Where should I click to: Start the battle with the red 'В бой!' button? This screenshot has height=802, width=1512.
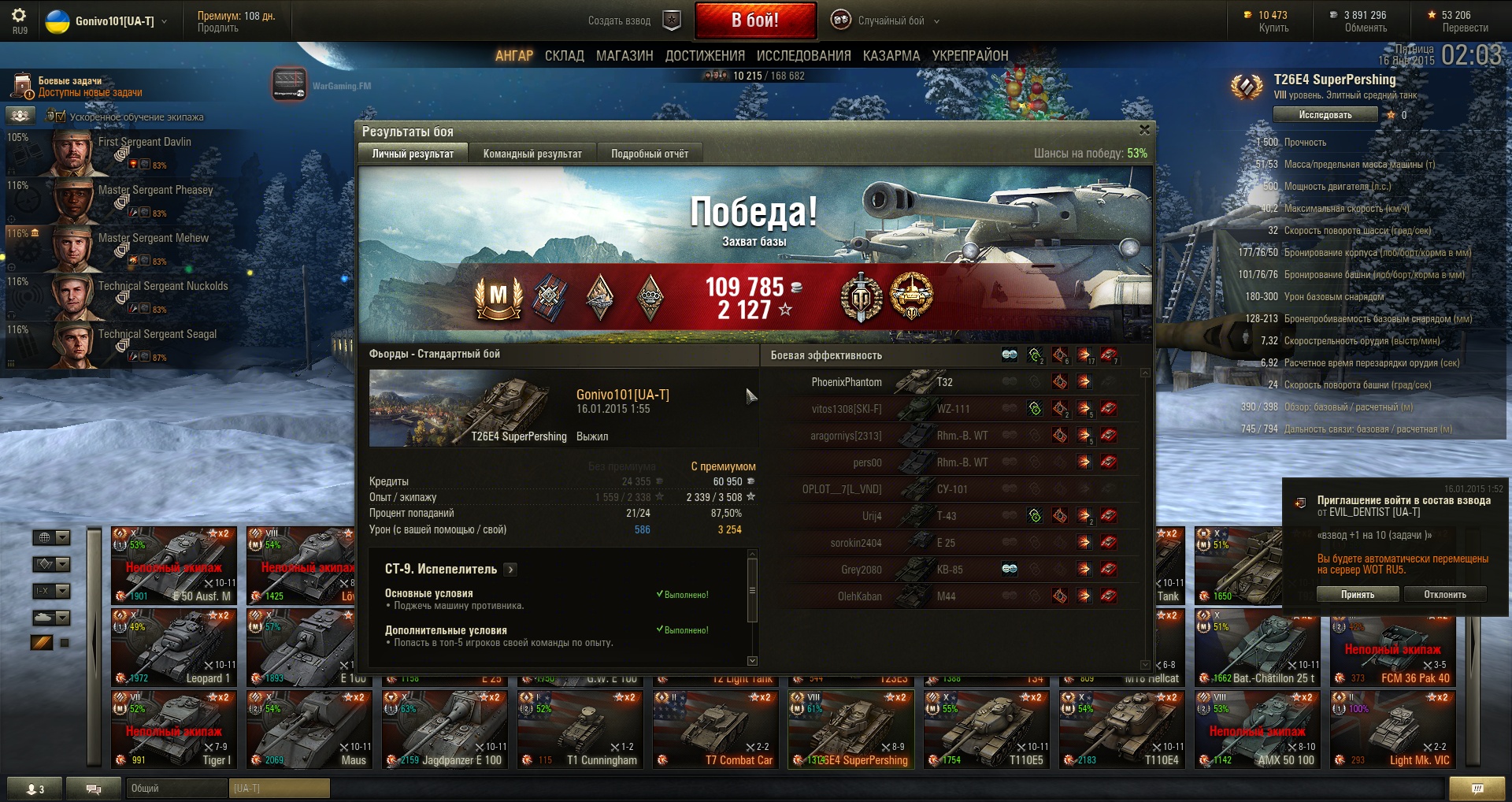tap(754, 20)
